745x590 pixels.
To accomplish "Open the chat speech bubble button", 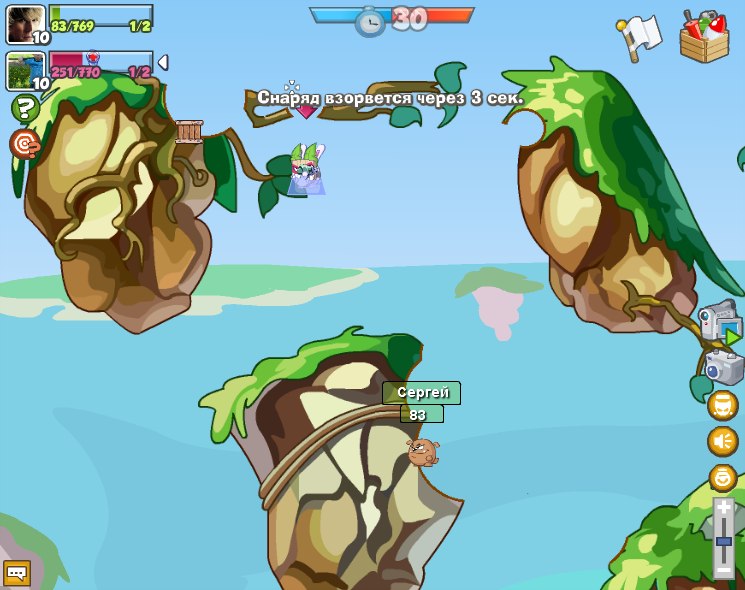I will (17, 572).
